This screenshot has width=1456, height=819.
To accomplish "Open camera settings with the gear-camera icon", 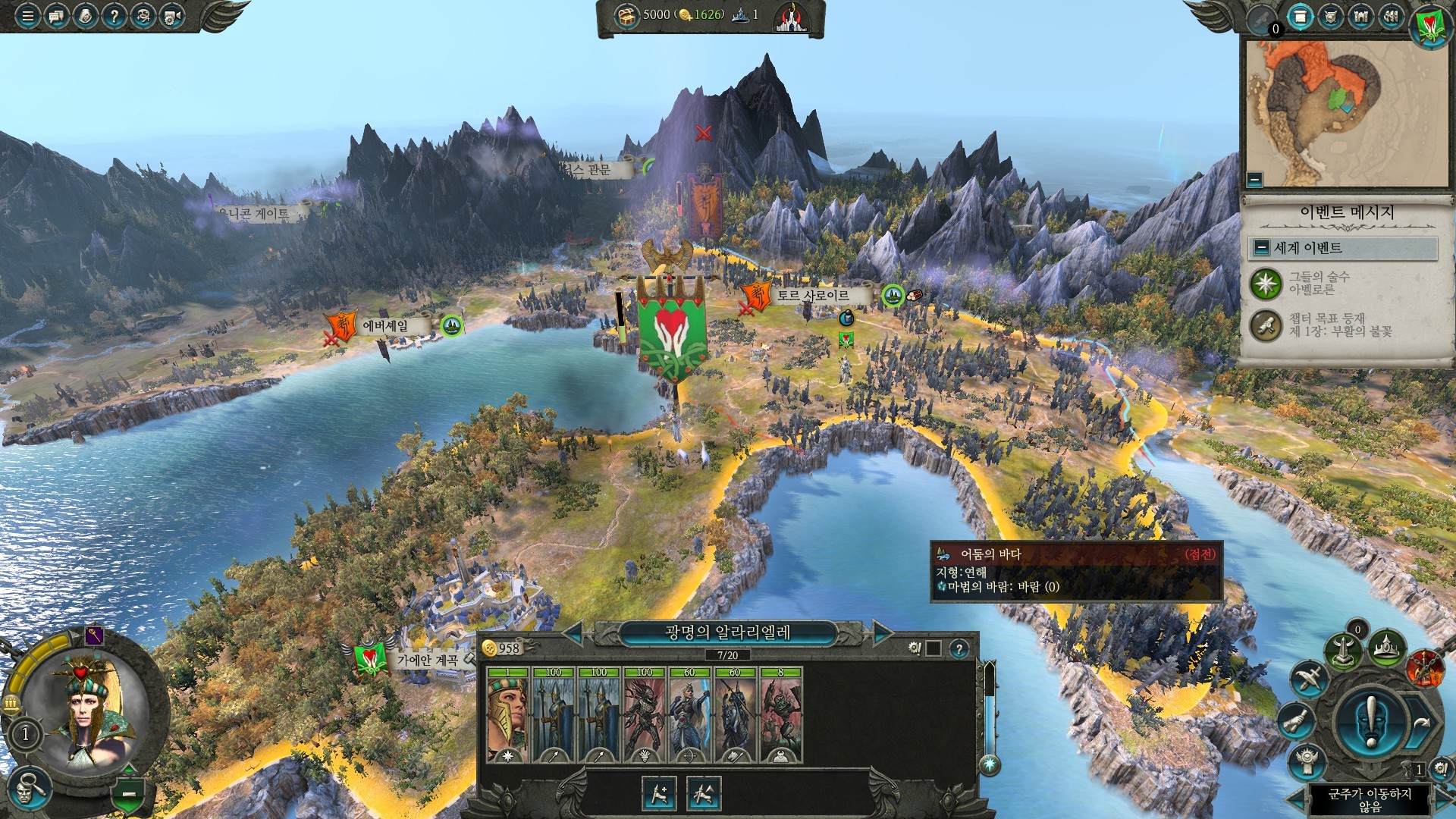I will click(x=172, y=15).
